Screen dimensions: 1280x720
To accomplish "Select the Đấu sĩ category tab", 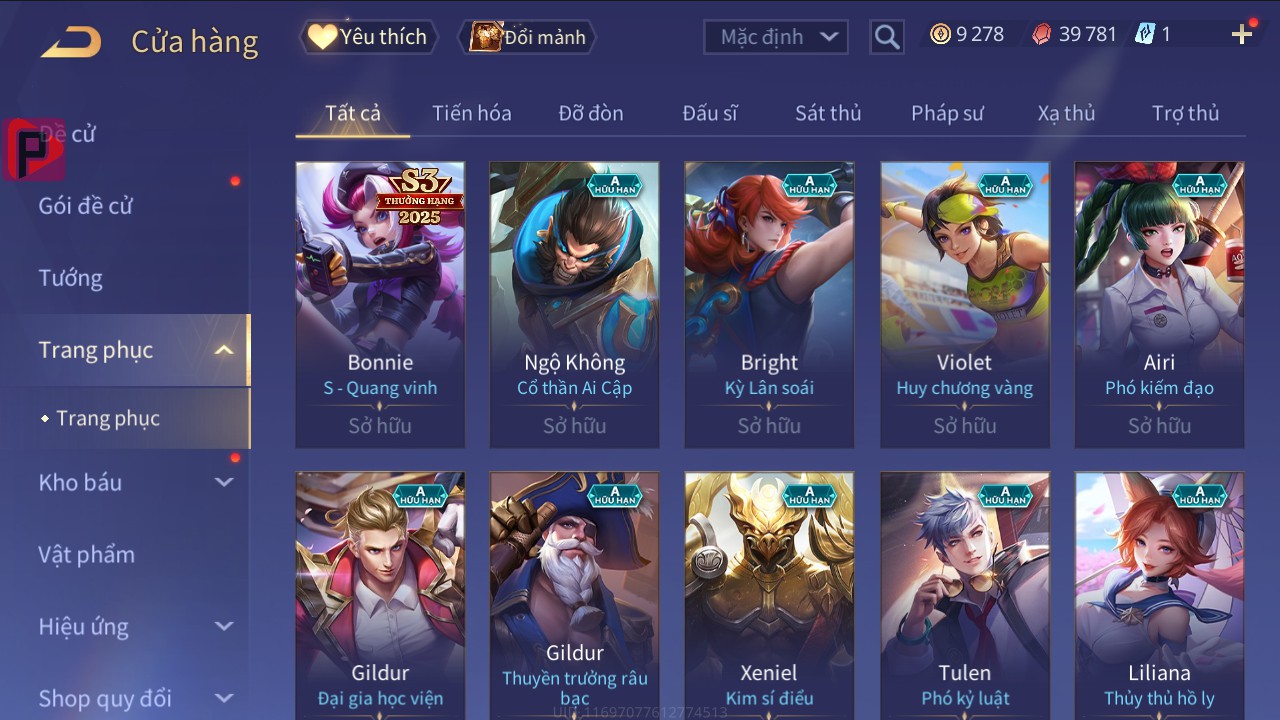I will 710,113.
